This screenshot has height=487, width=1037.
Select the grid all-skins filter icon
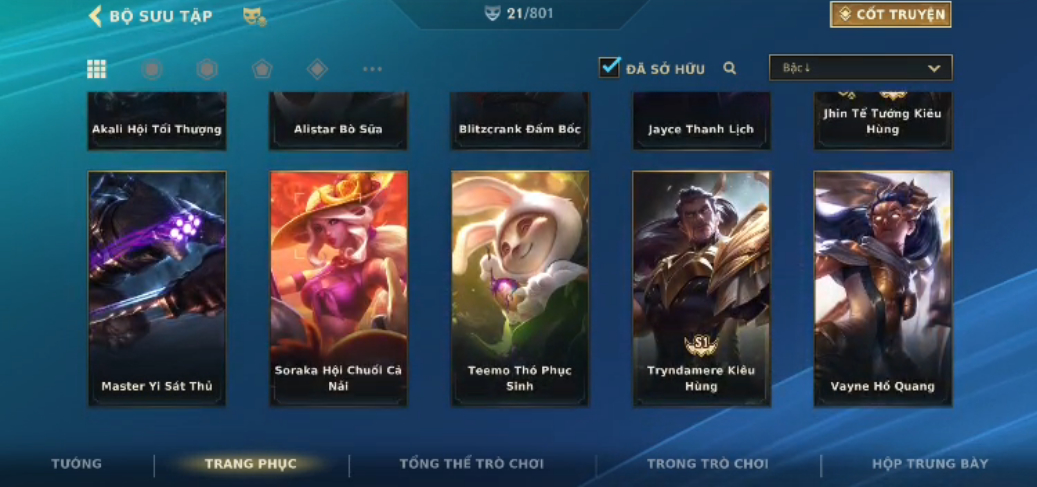point(96,69)
